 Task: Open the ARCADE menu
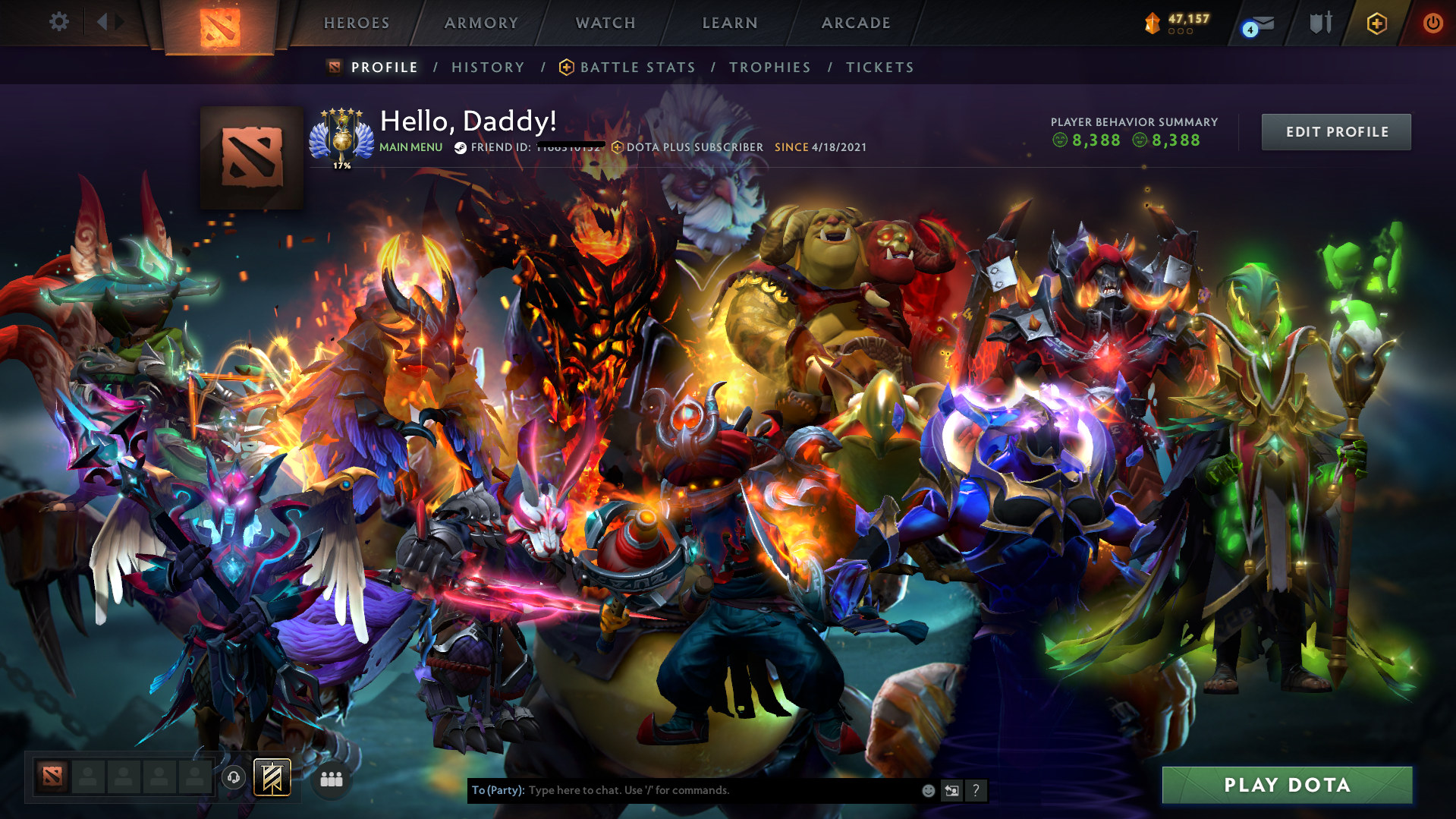[856, 23]
